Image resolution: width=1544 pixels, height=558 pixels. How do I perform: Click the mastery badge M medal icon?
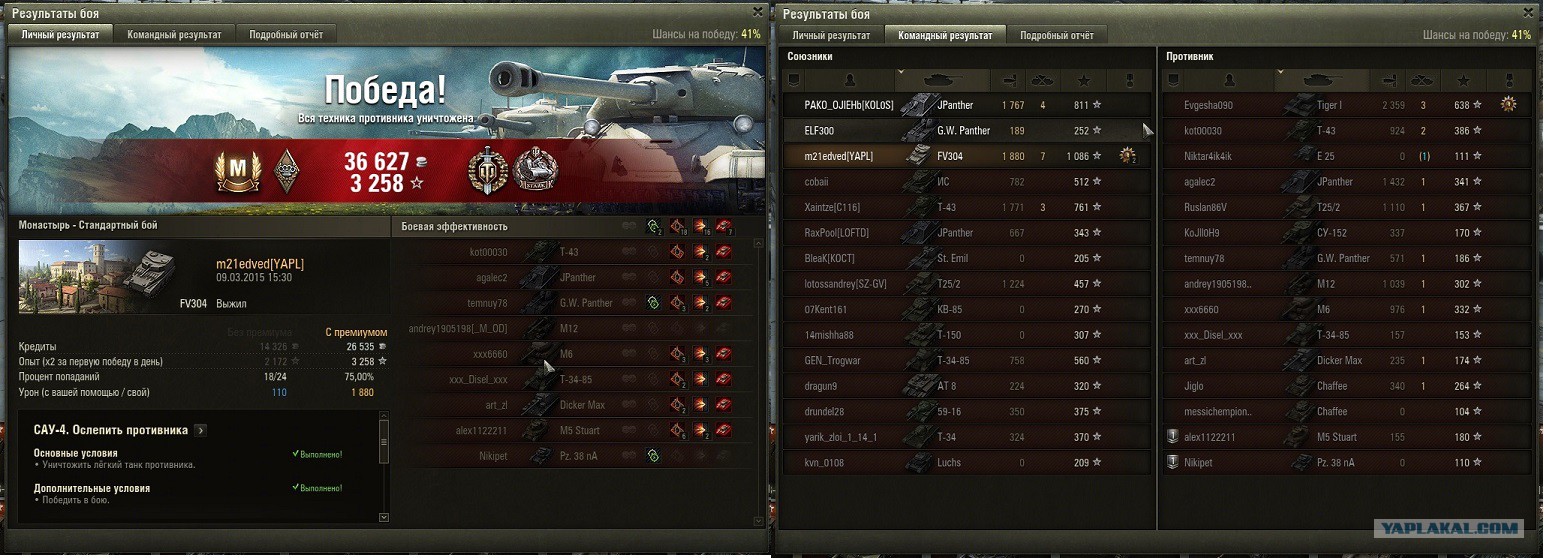point(236,172)
